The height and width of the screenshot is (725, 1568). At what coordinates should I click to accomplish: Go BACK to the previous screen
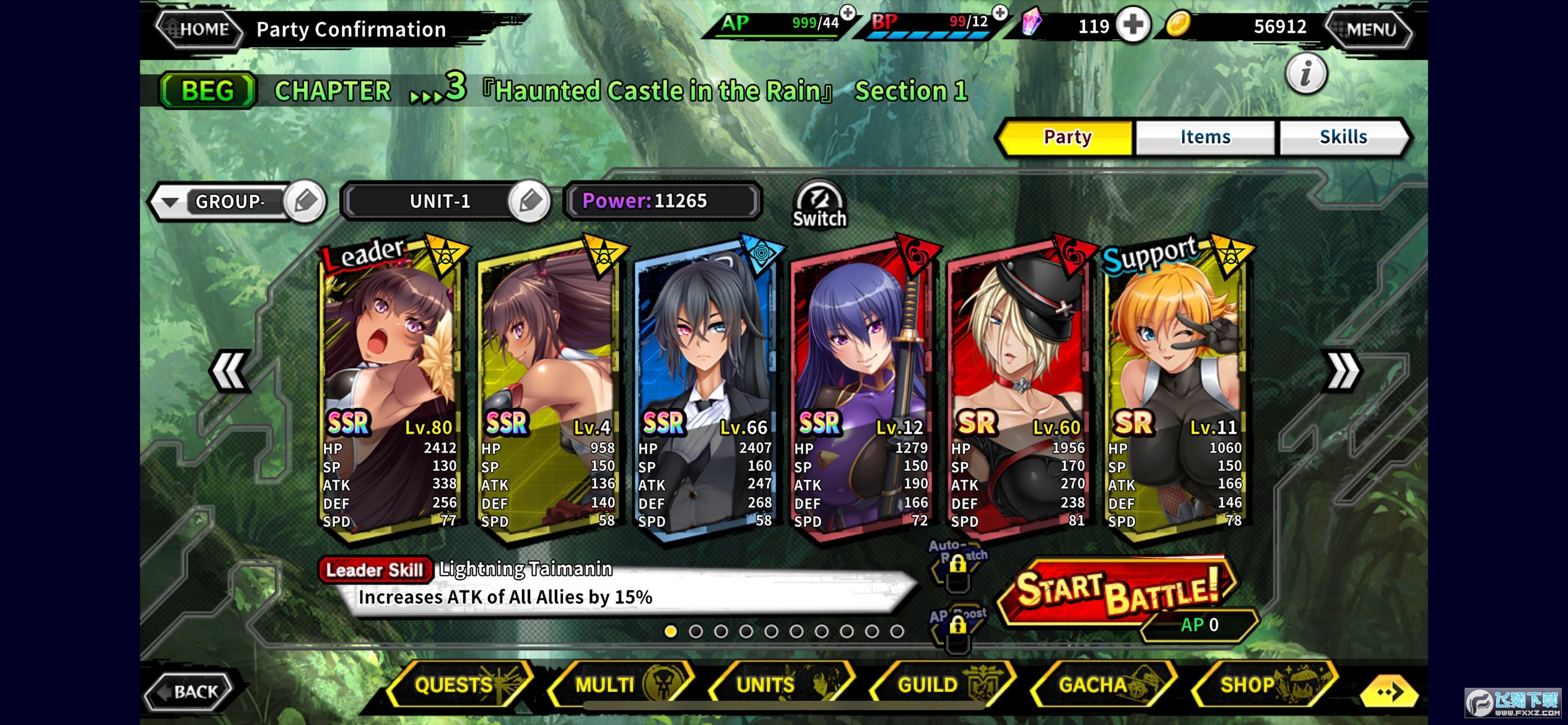(x=190, y=690)
